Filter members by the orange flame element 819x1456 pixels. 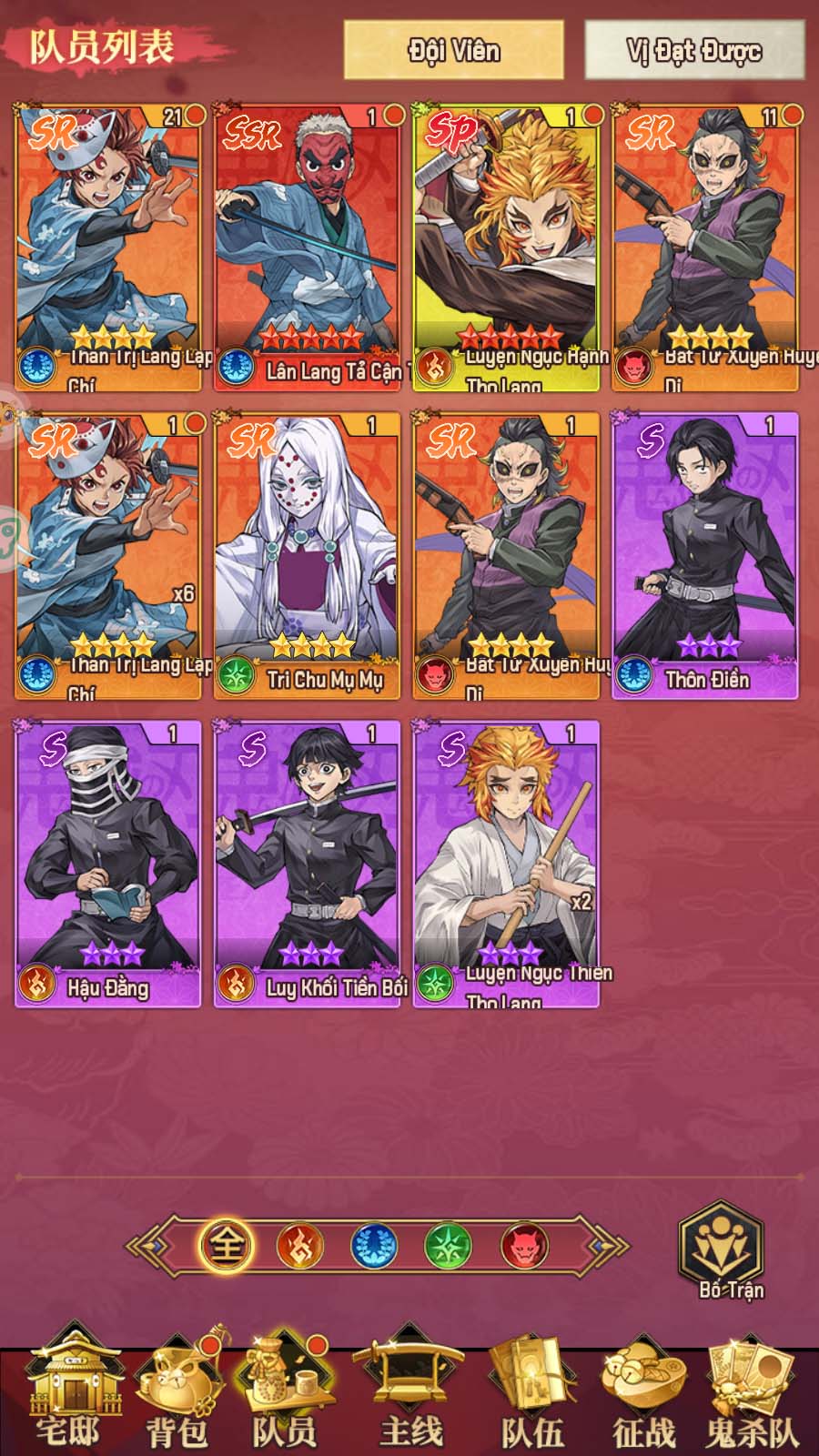tap(299, 1245)
